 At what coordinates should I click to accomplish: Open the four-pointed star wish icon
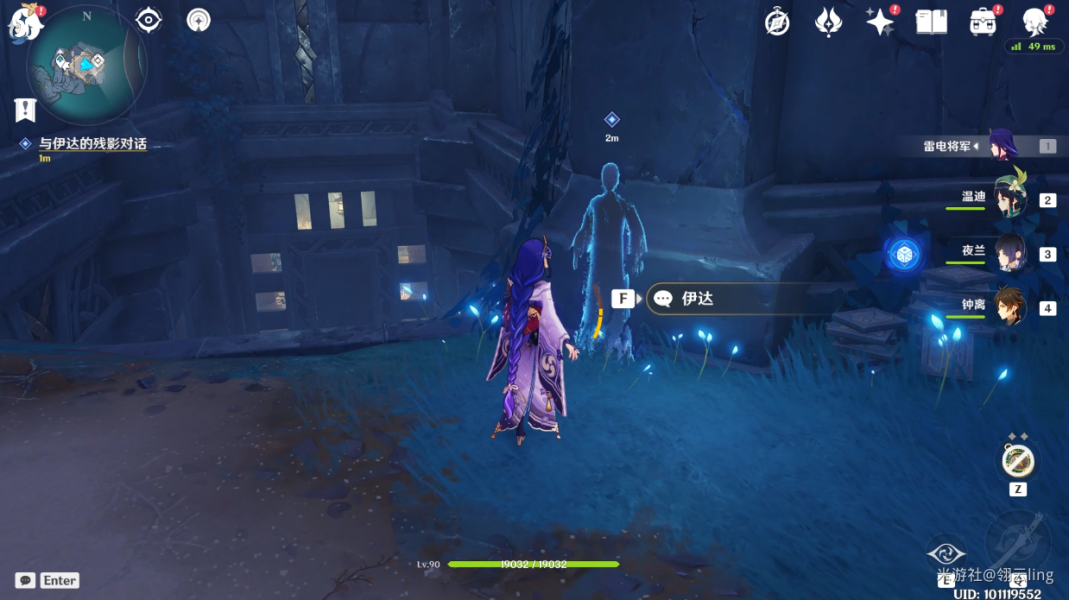(880, 22)
